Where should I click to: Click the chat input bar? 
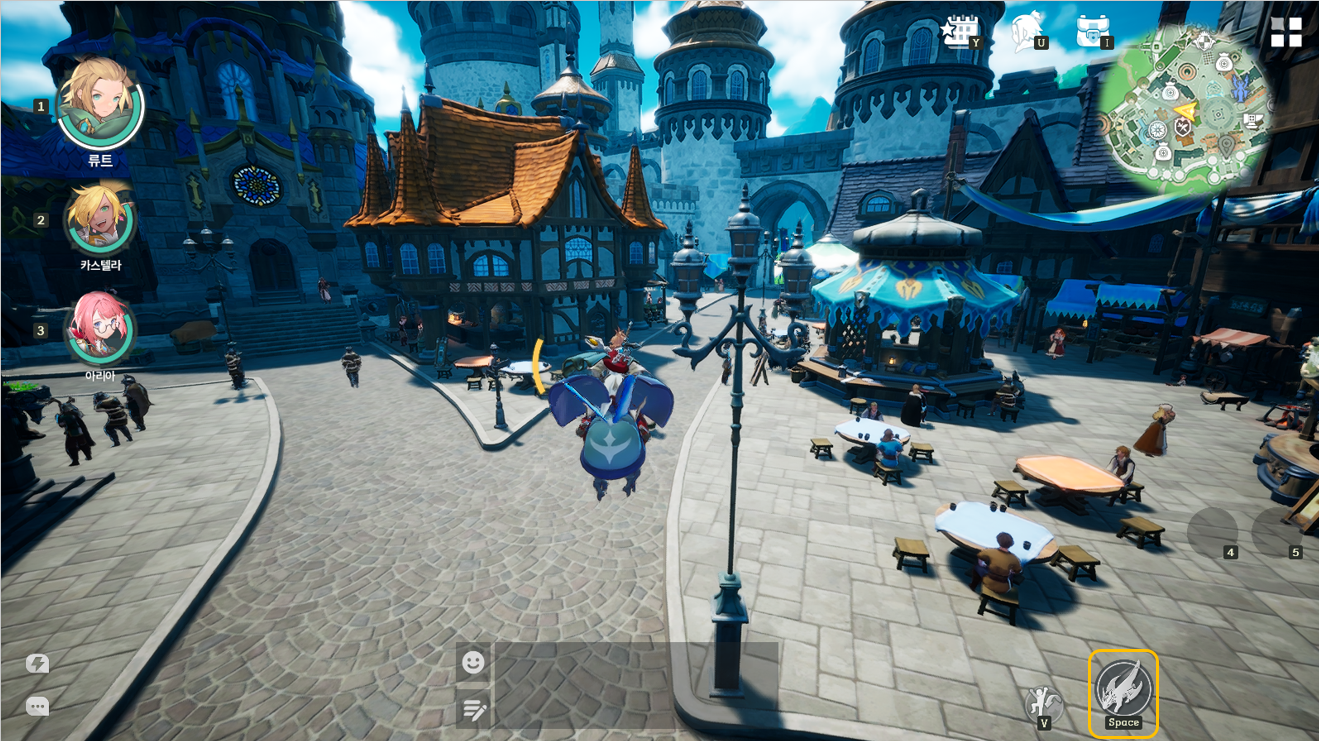[636, 685]
